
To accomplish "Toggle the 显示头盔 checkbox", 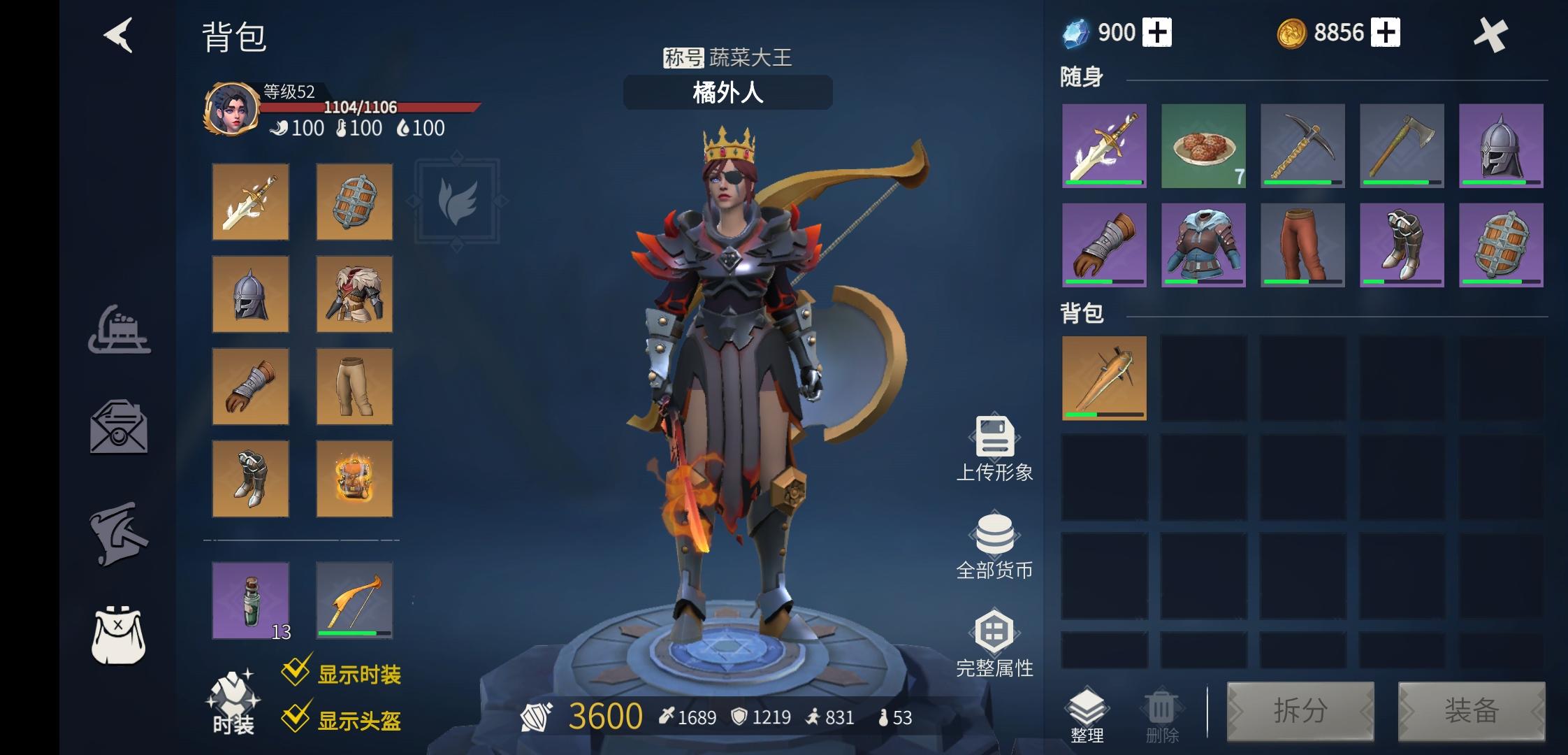I will coord(296,718).
